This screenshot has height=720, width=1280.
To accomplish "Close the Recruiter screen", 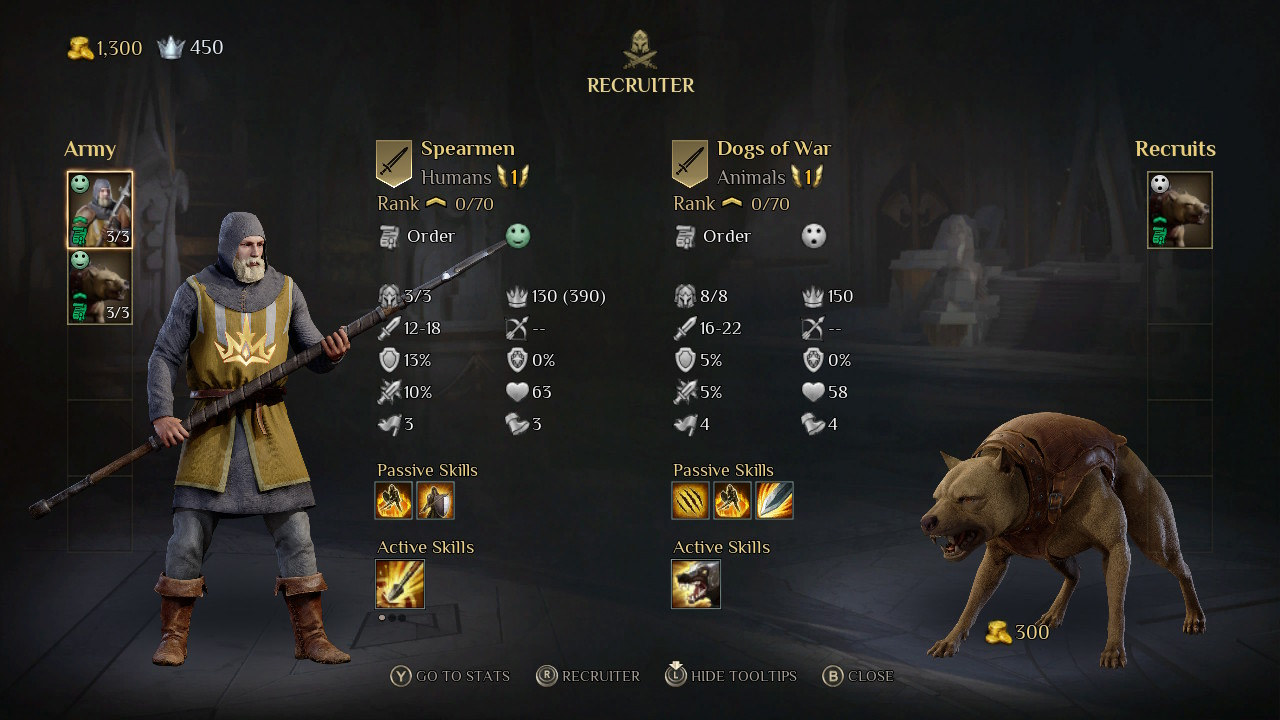I will [858, 676].
